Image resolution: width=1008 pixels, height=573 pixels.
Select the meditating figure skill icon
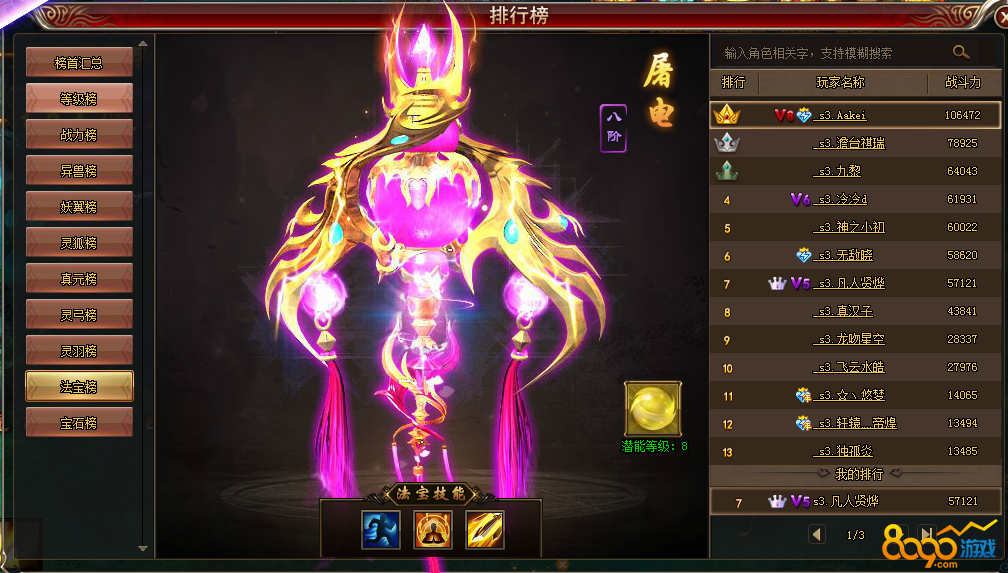[x=433, y=529]
